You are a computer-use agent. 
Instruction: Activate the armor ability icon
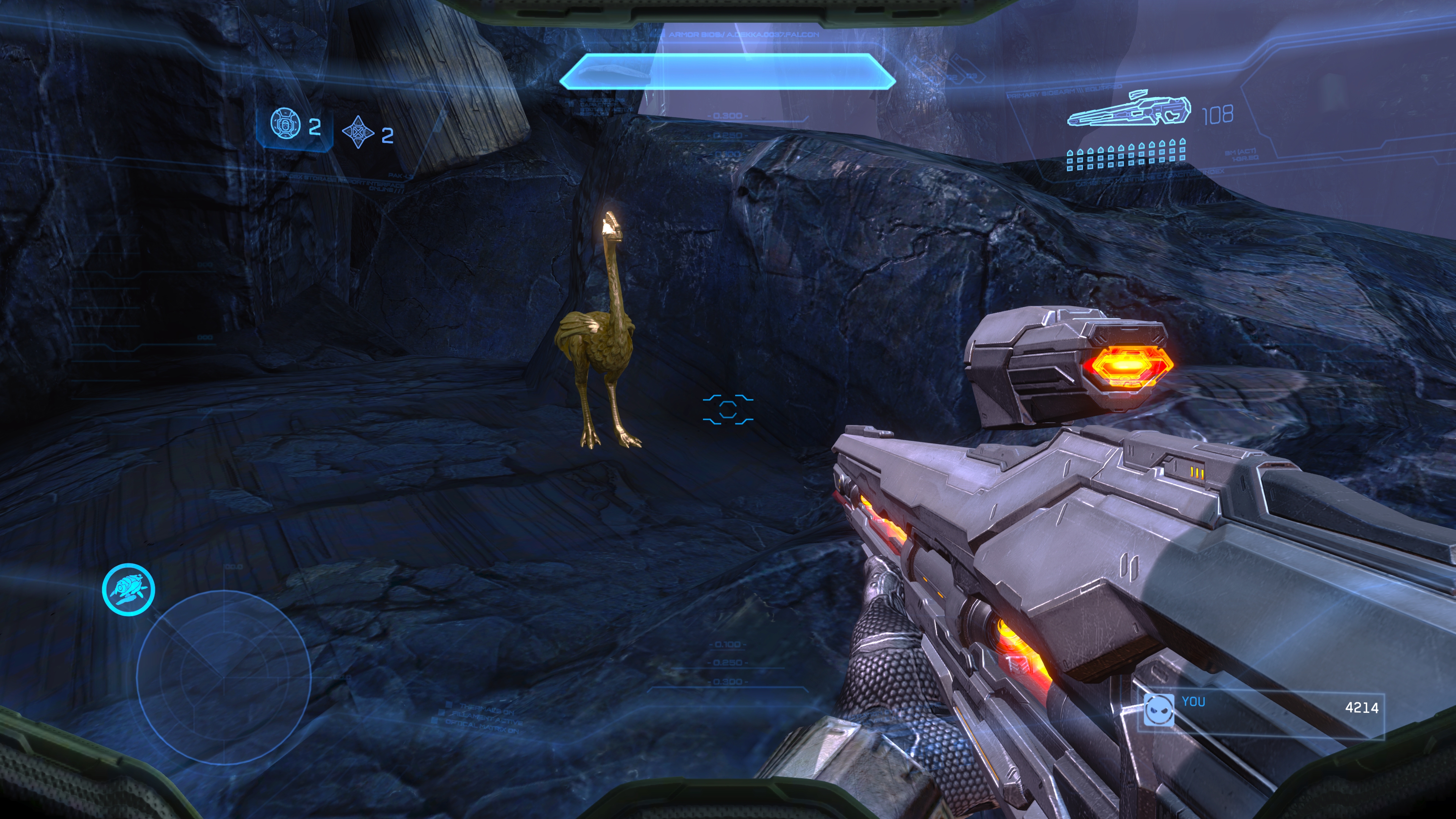point(128,589)
